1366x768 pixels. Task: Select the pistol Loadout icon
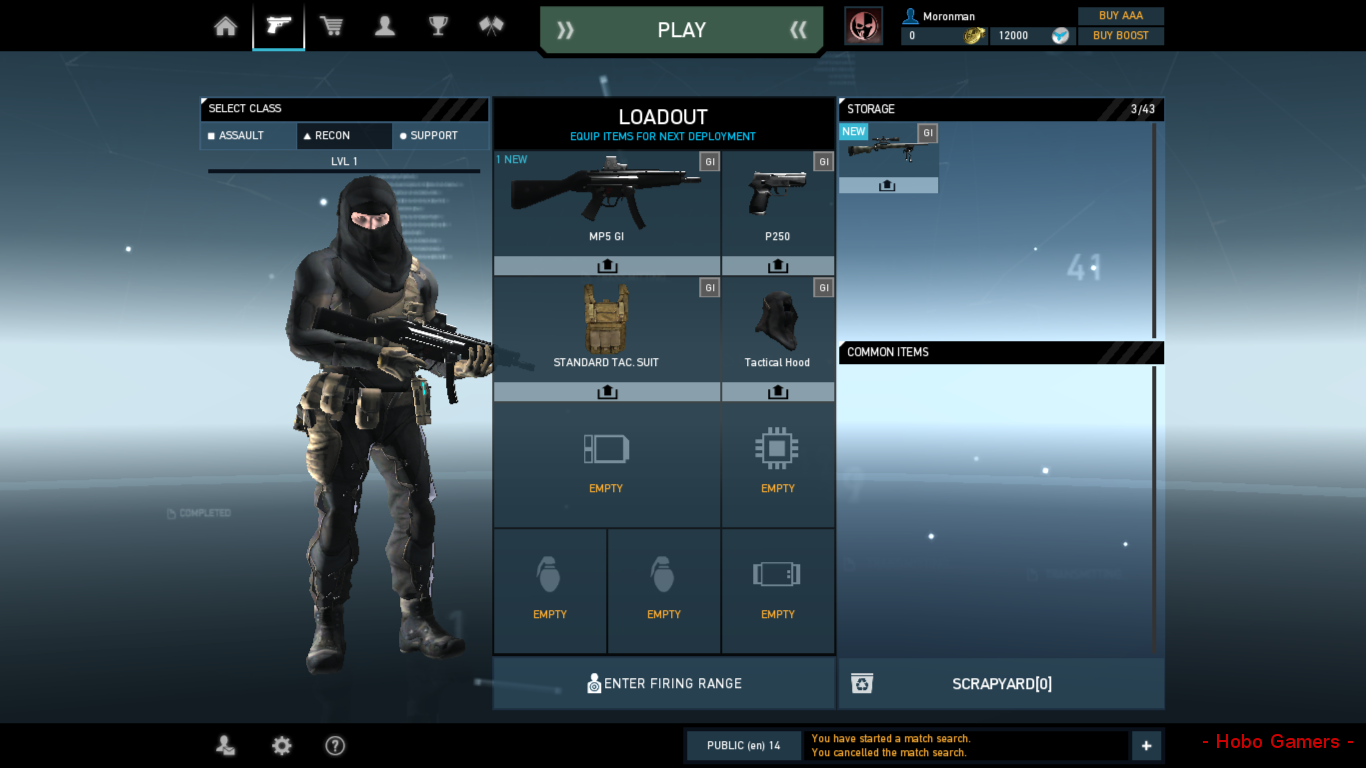pos(278,26)
